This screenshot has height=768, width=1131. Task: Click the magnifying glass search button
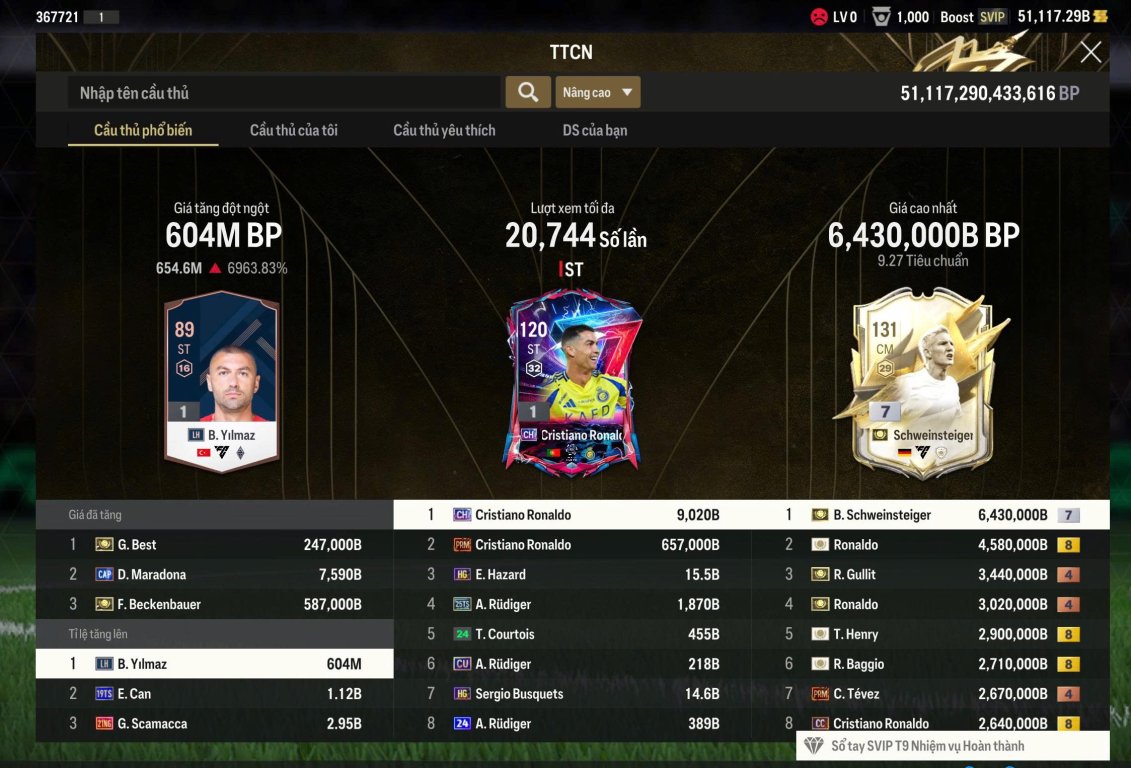(527, 92)
